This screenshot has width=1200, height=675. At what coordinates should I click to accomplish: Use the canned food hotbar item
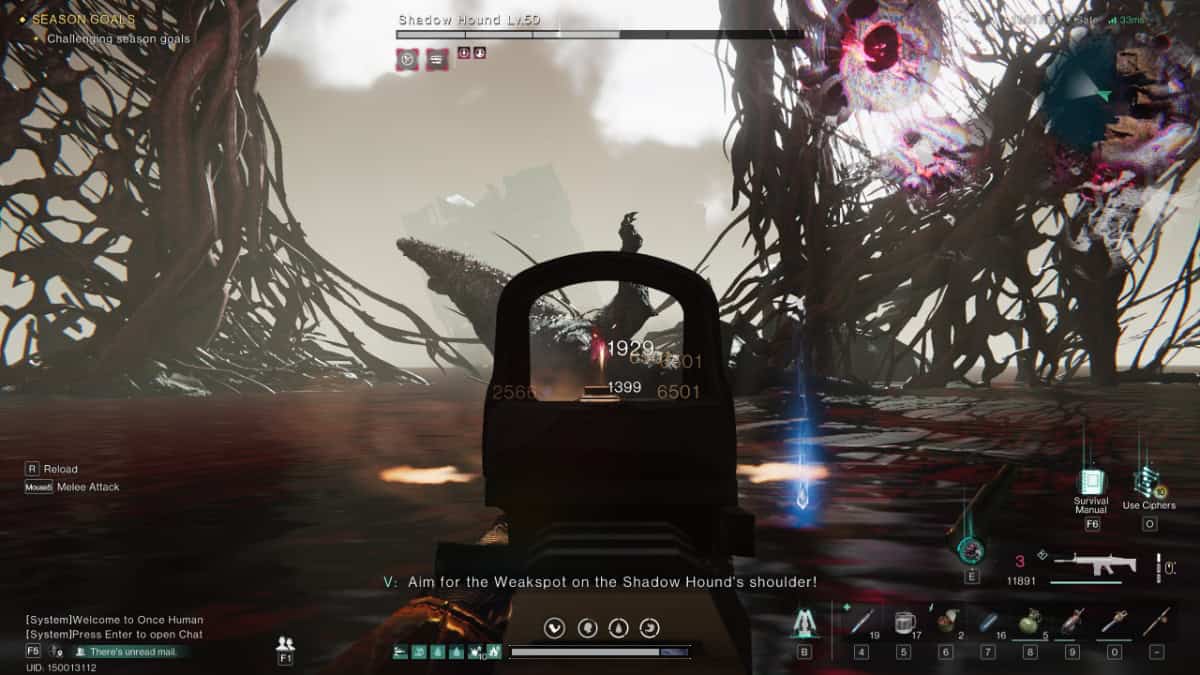tap(945, 621)
